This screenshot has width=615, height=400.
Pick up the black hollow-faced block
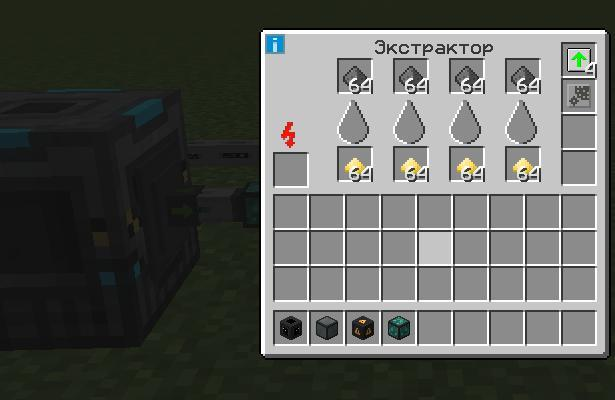[291, 328]
